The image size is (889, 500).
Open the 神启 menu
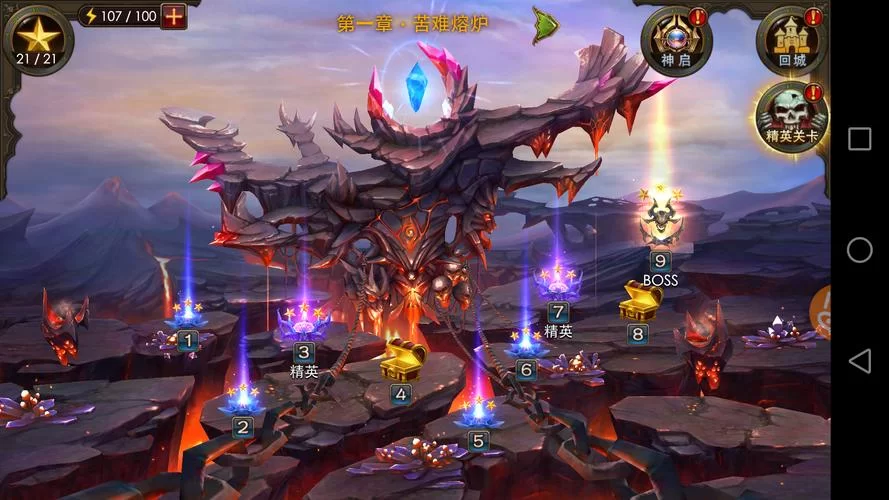click(675, 40)
